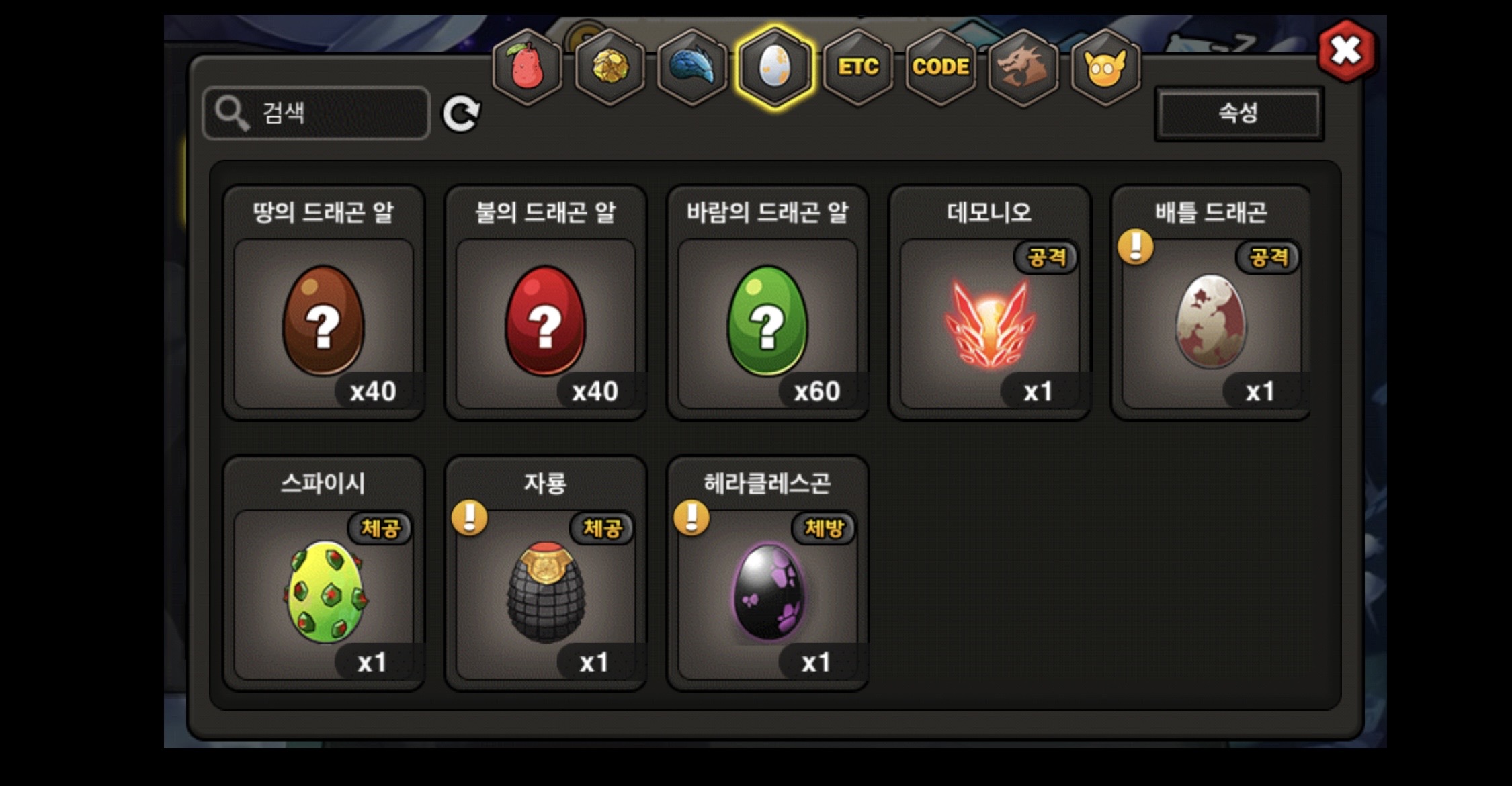Close the inventory window
The image size is (1512, 786).
tap(1346, 50)
